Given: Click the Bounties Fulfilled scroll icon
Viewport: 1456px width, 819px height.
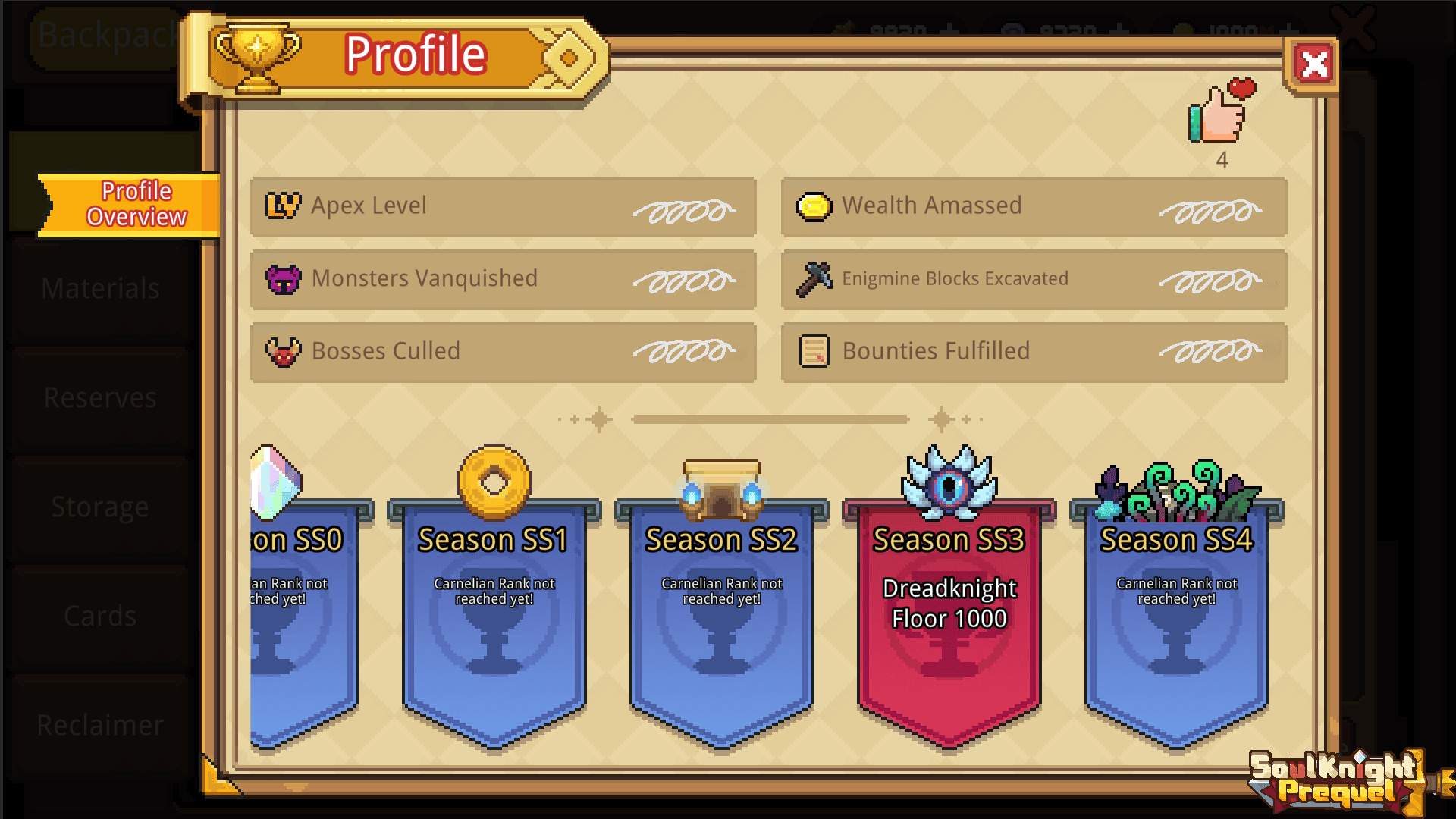Looking at the screenshot, I should [x=817, y=351].
